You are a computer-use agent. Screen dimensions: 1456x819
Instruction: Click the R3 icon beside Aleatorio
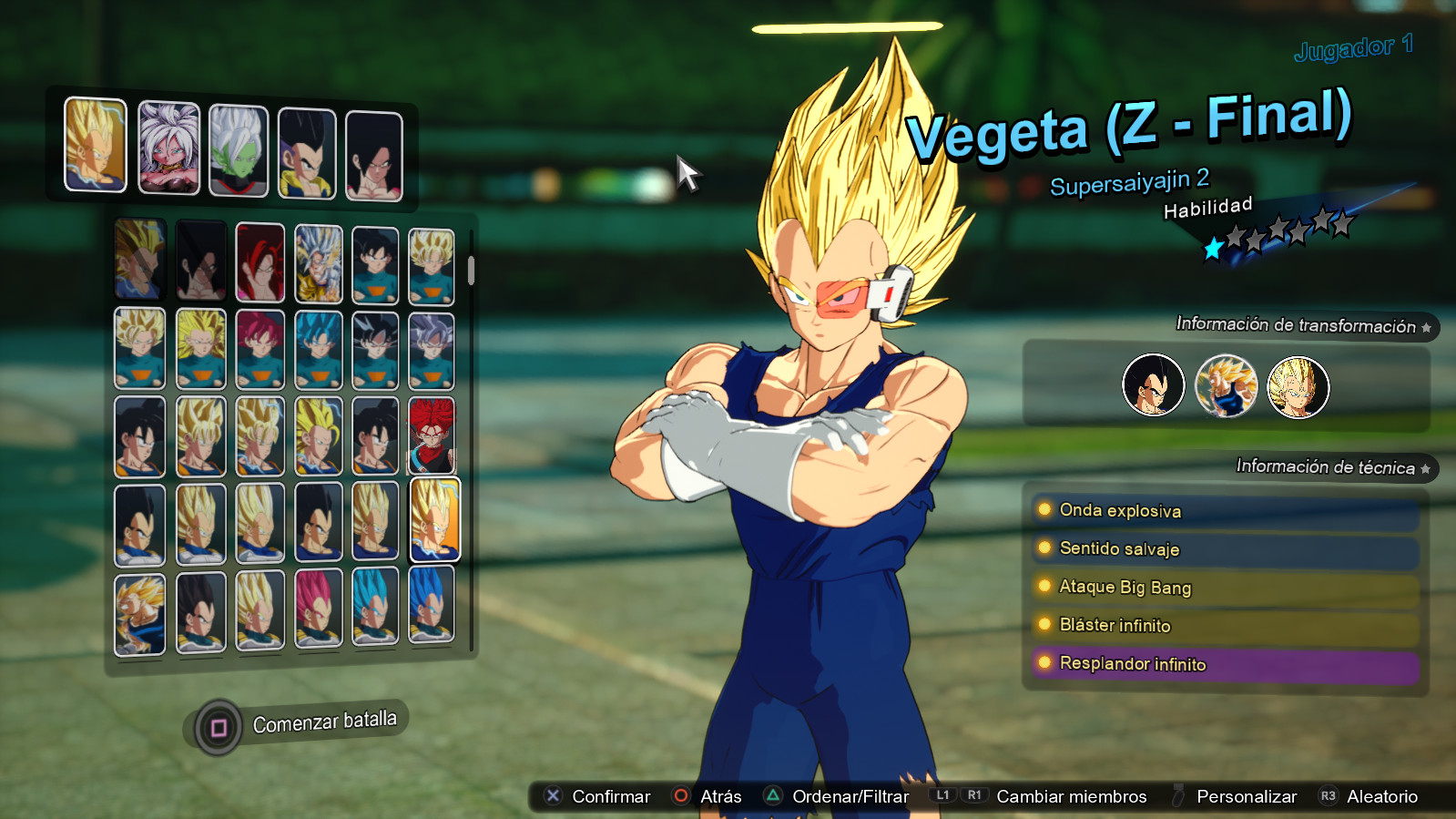tap(1329, 794)
